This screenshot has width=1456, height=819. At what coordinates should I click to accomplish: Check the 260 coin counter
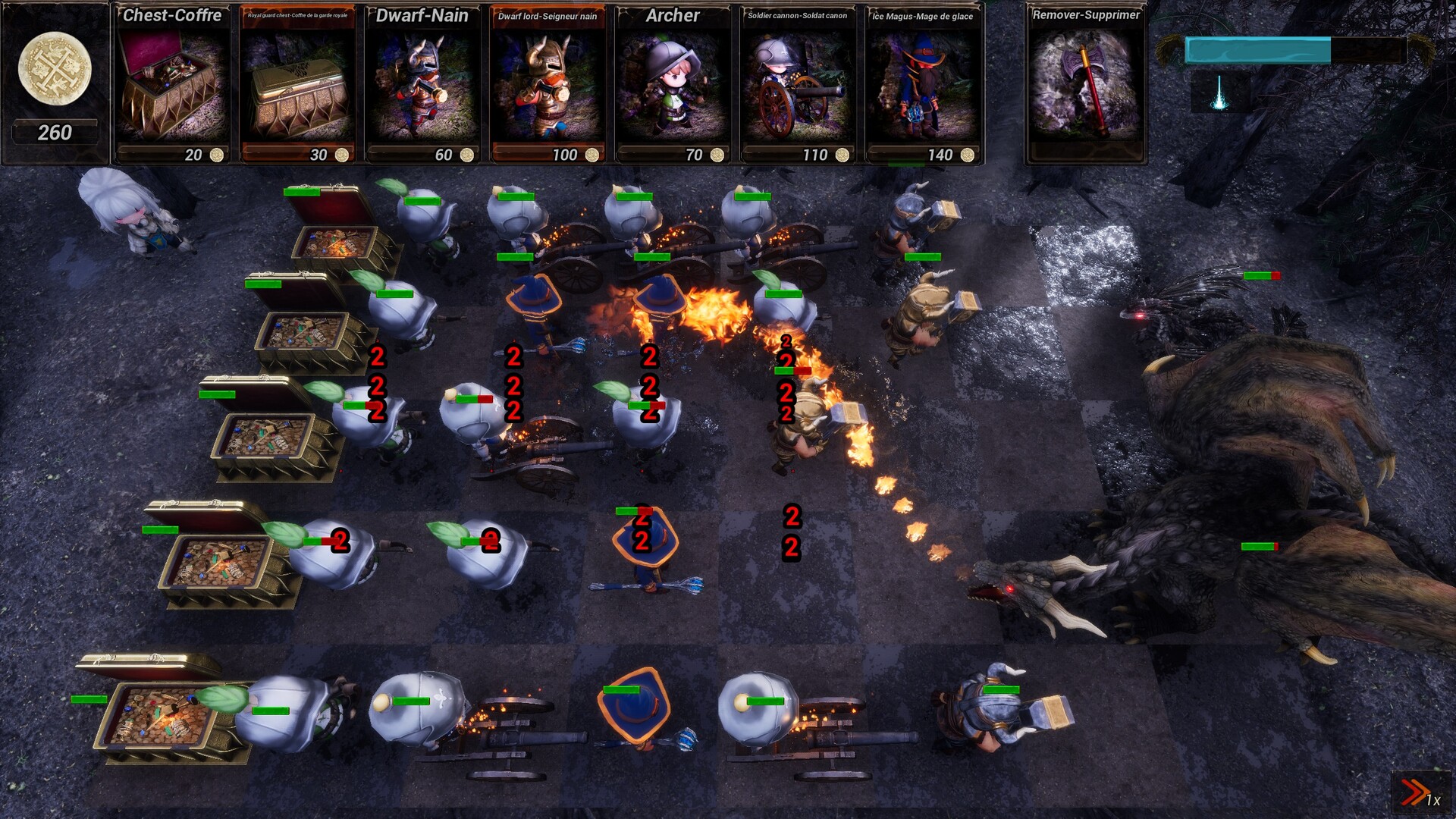pyautogui.click(x=53, y=132)
